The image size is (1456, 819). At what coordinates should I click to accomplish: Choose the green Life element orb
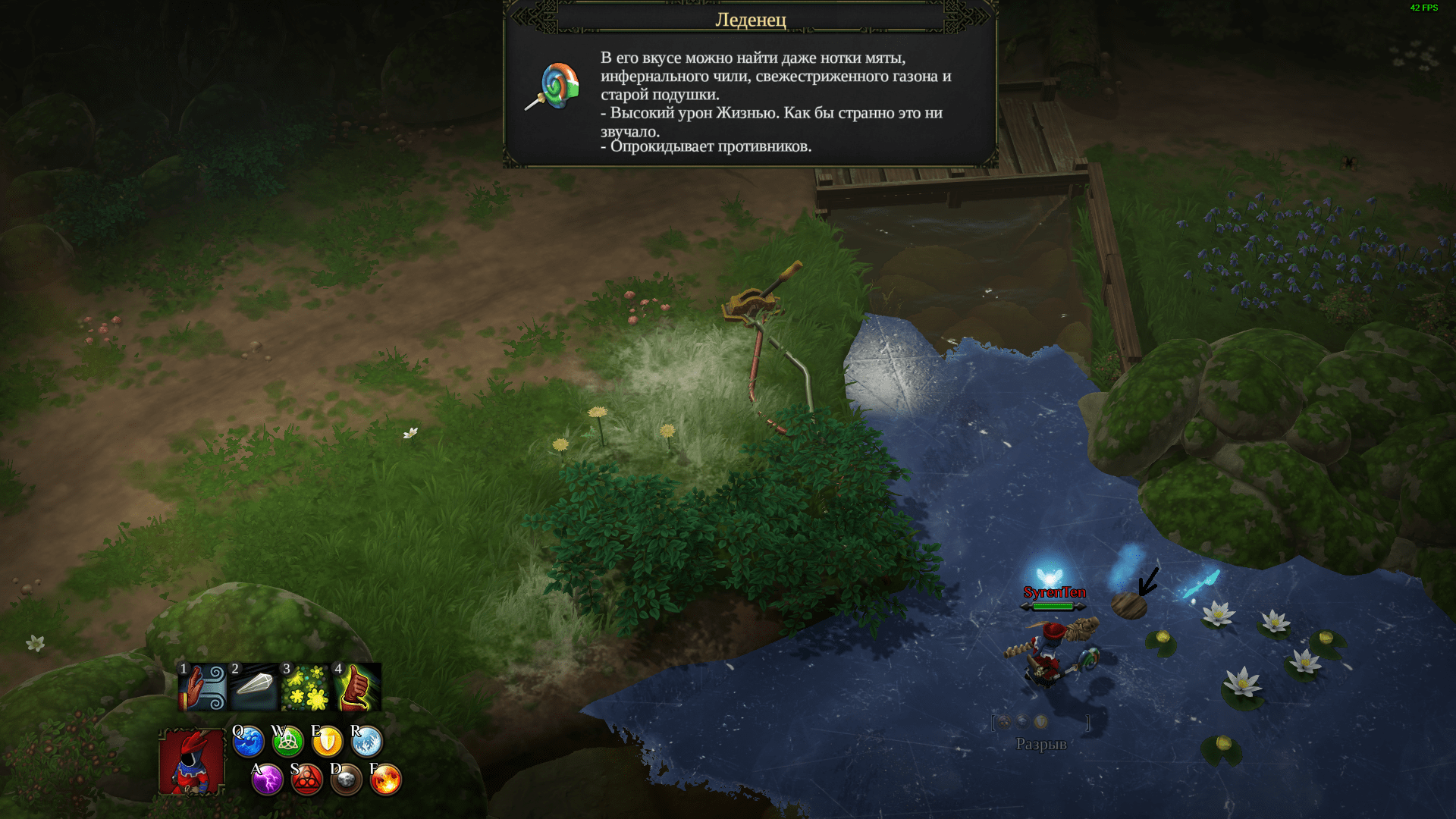tap(287, 742)
